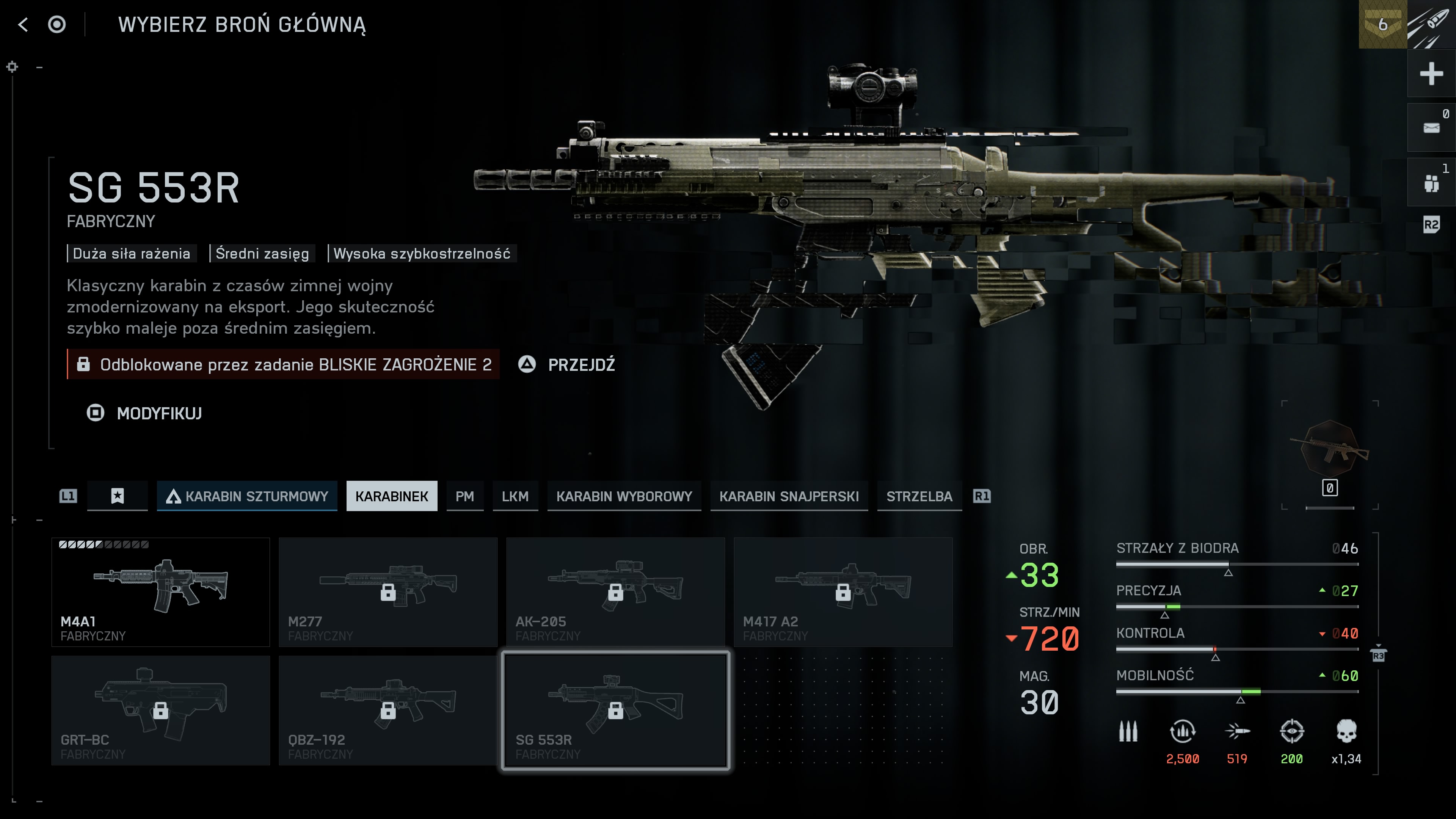Viewport: 1456px width, 819px height.
Task: Open the Karabinek weapon category
Action: [391, 496]
